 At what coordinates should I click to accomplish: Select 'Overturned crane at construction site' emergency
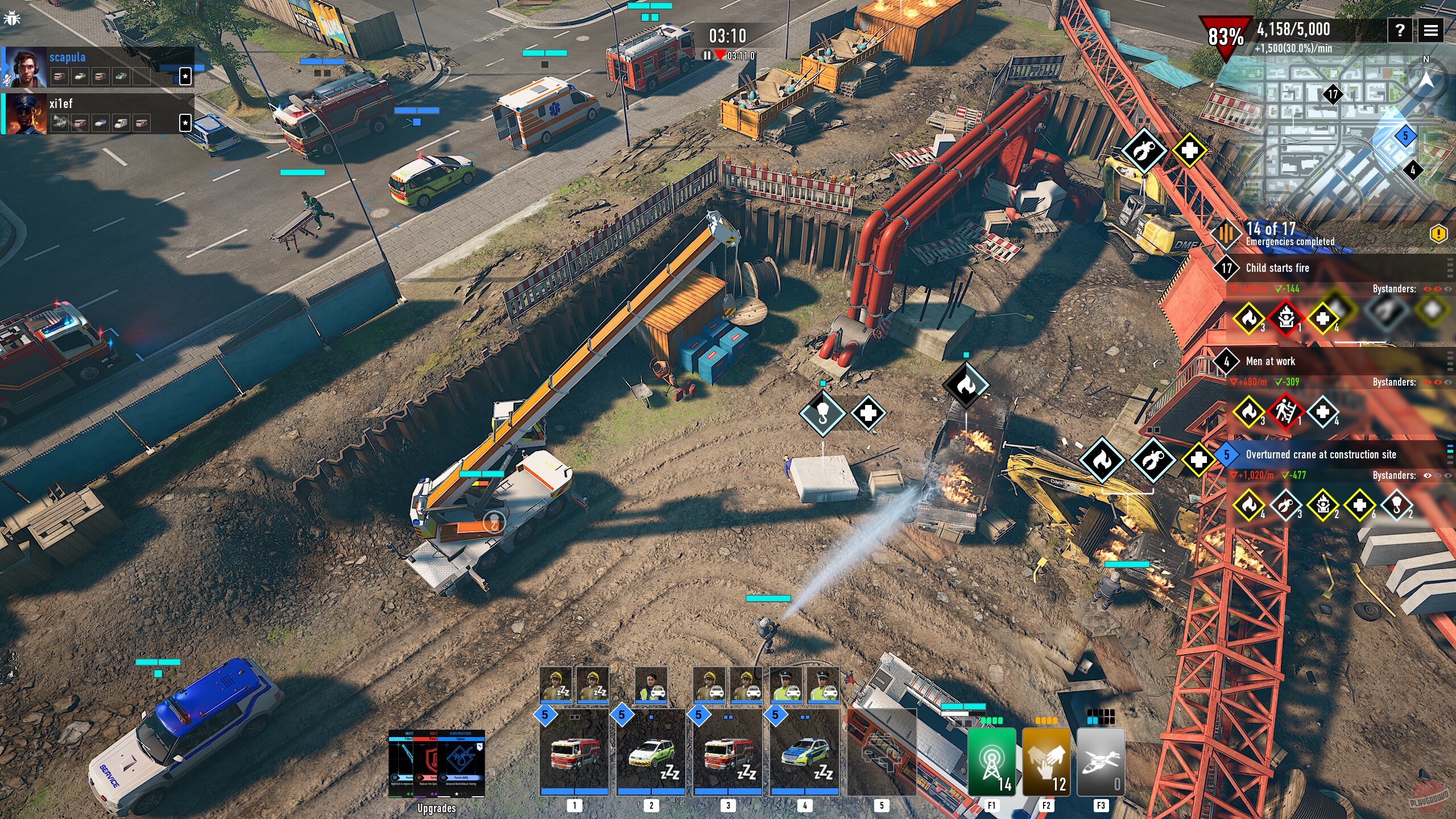pos(1320,454)
